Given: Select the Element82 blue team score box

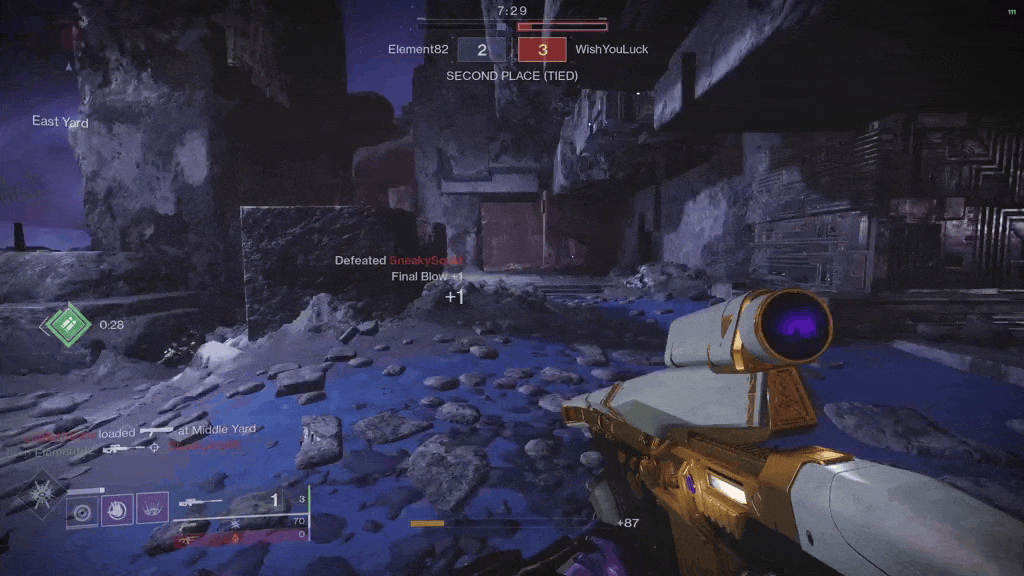Looking at the screenshot, I should tap(482, 49).
